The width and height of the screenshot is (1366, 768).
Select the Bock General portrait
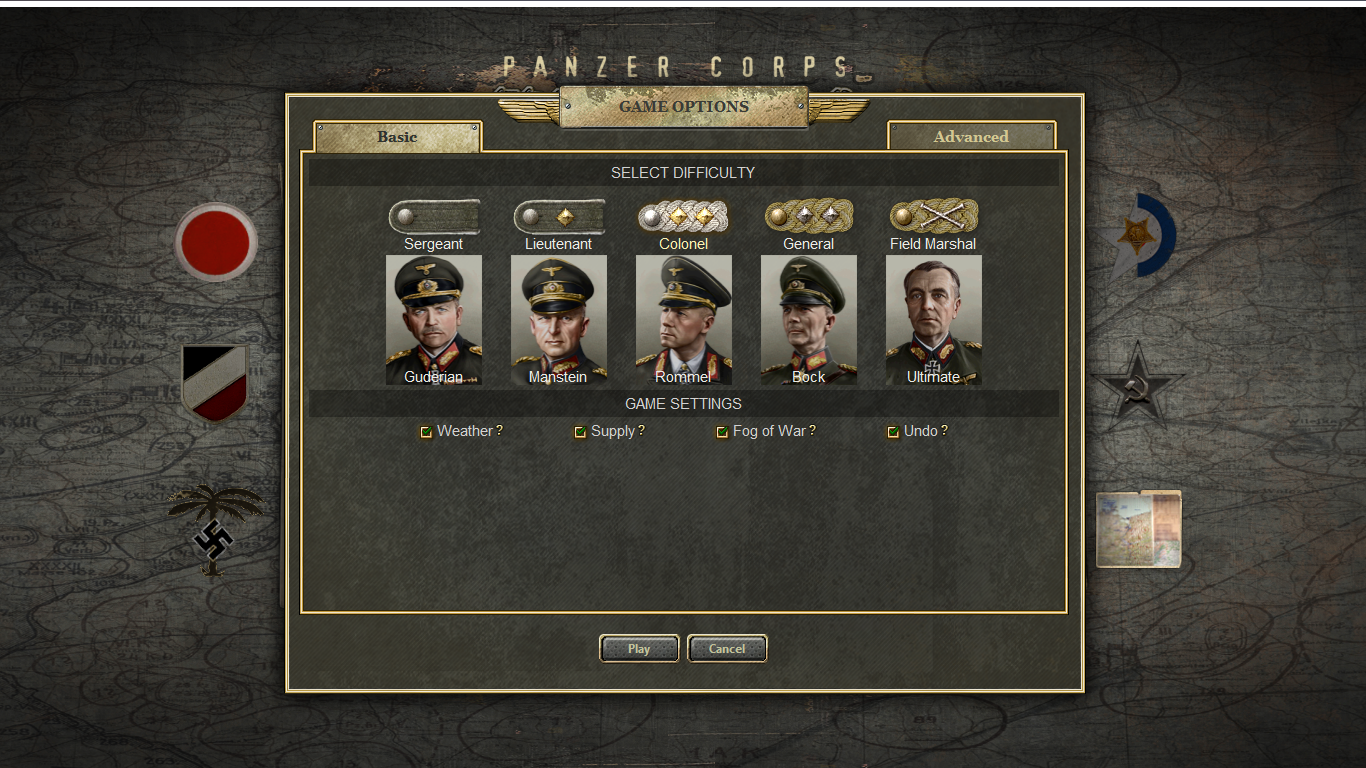[x=809, y=319]
